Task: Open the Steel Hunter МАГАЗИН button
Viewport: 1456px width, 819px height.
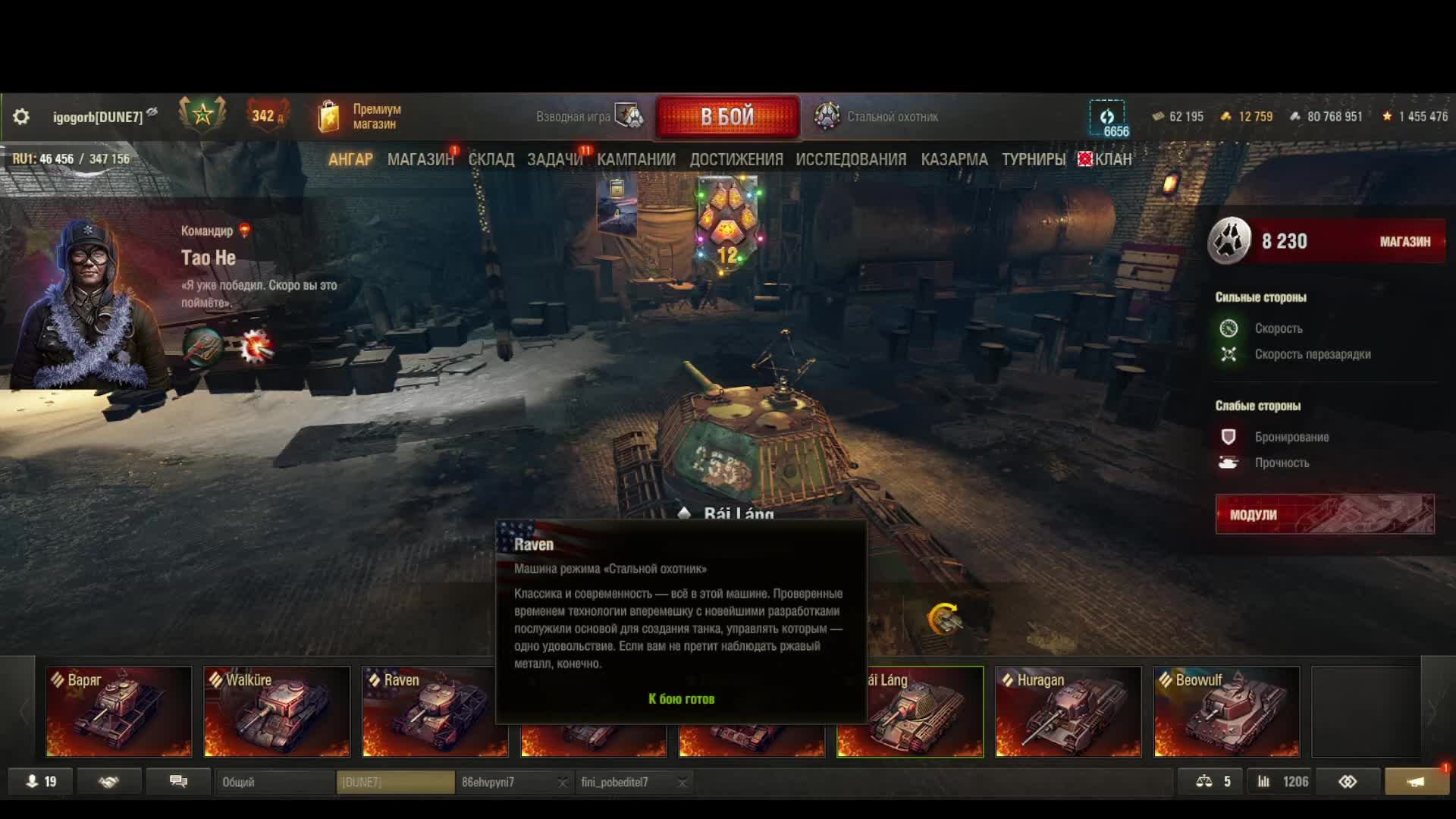Action: click(x=1404, y=242)
